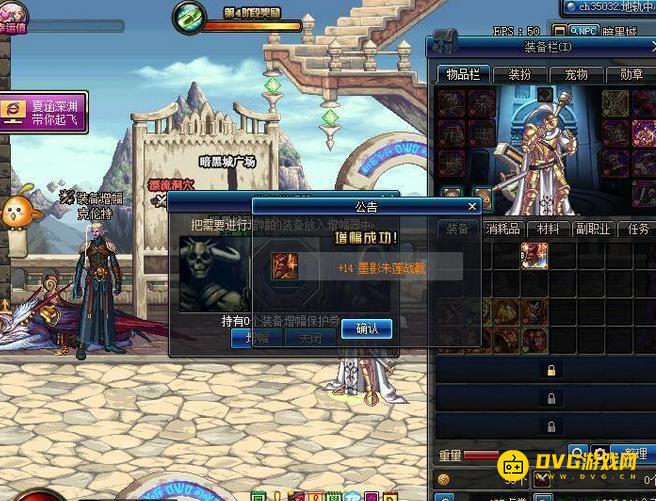Switch to the 宠物 pet tab
Image resolution: width=657 pixels, height=501 pixels.
pos(575,74)
